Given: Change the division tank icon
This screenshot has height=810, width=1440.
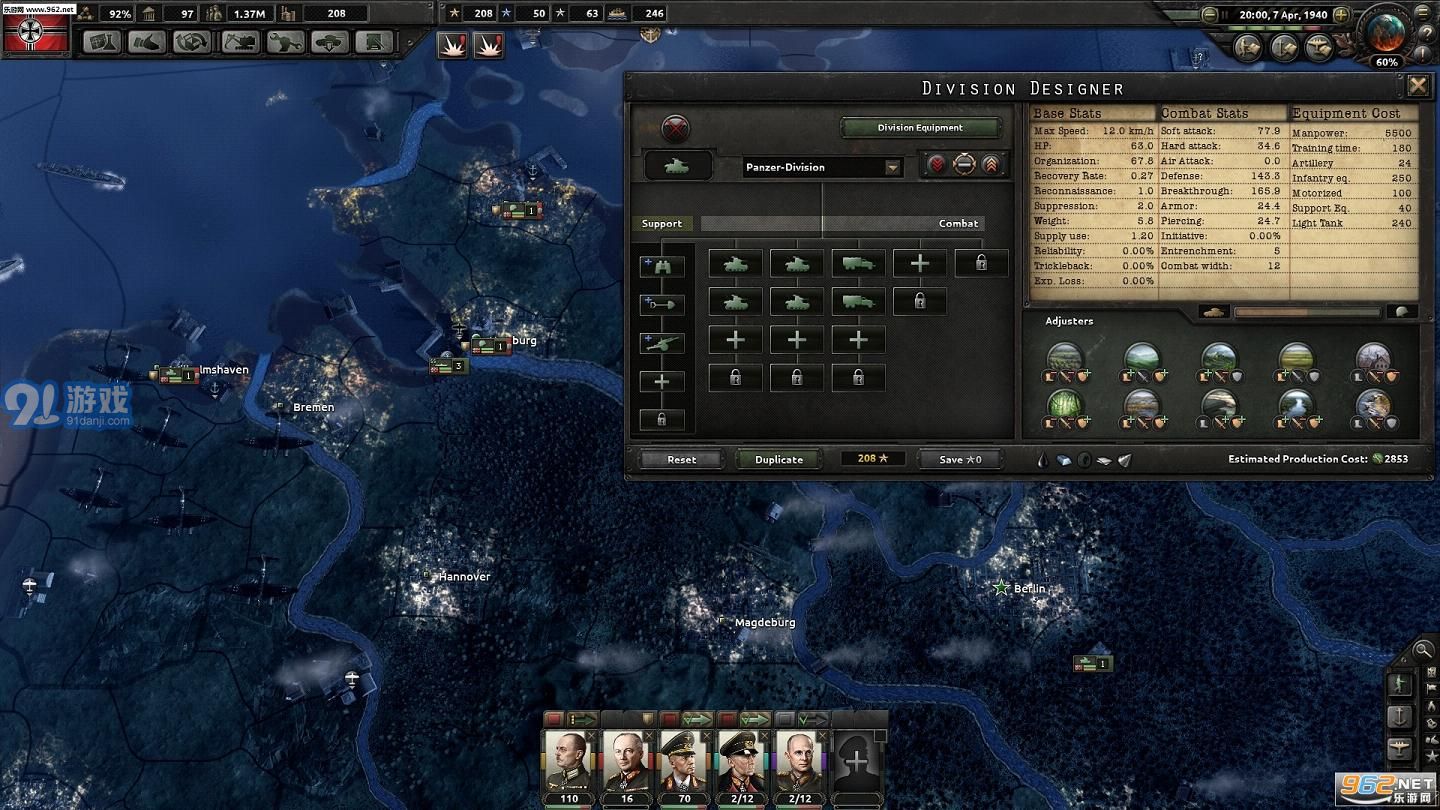Looking at the screenshot, I should point(677,166).
